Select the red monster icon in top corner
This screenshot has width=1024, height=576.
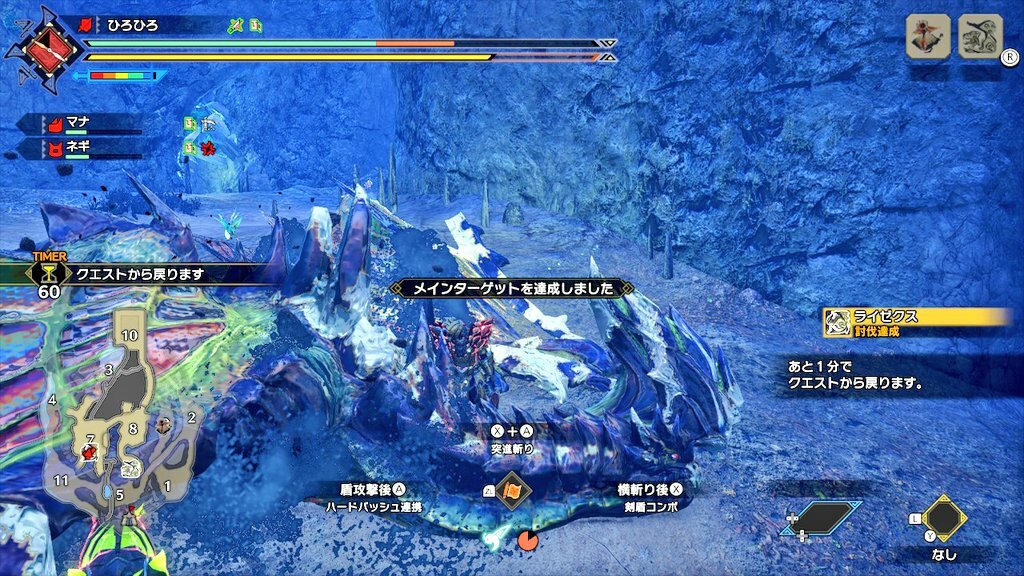click(928, 36)
